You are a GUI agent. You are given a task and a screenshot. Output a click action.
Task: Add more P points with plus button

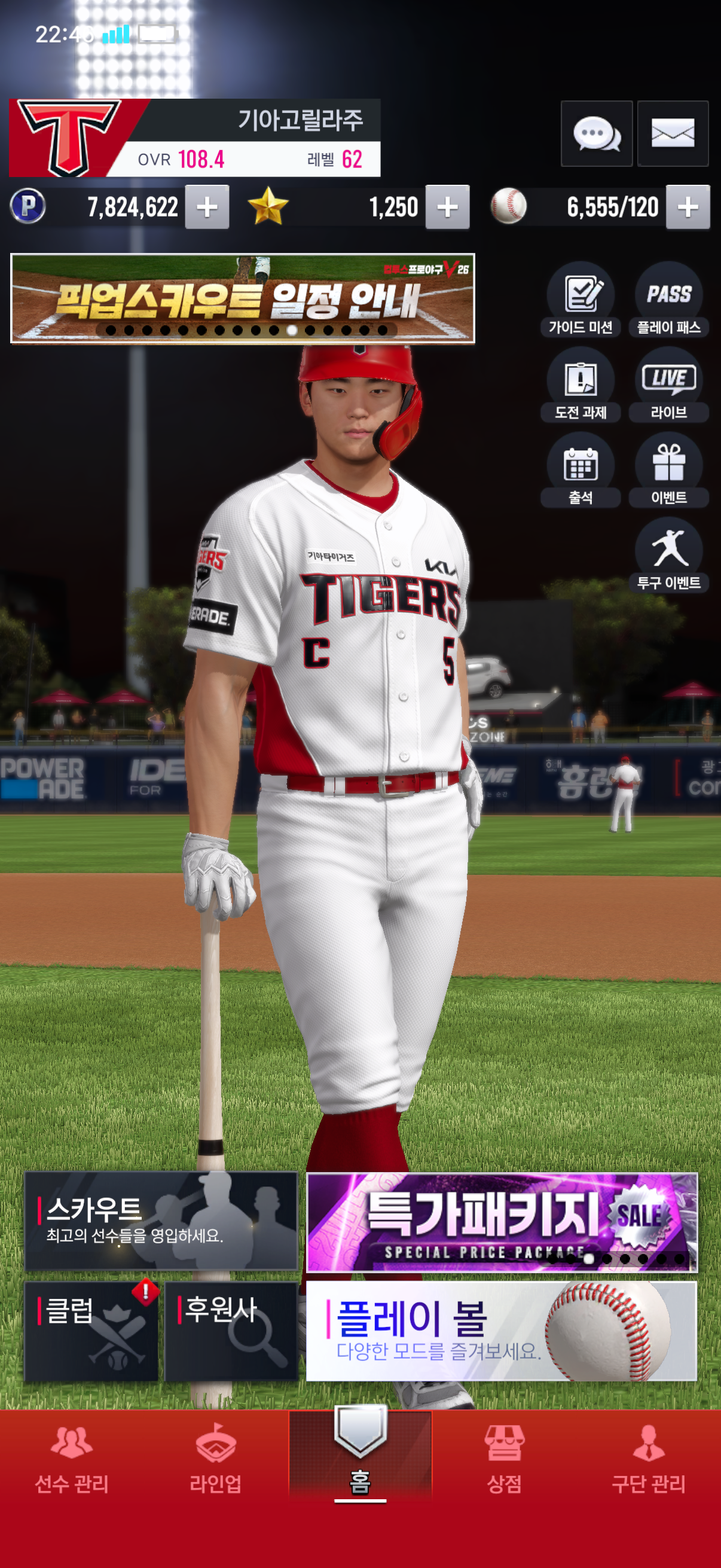tap(207, 207)
